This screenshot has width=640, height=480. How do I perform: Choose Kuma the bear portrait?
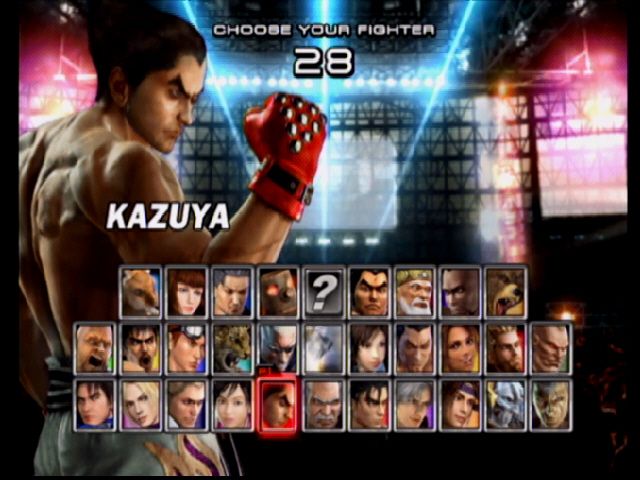[506, 292]
